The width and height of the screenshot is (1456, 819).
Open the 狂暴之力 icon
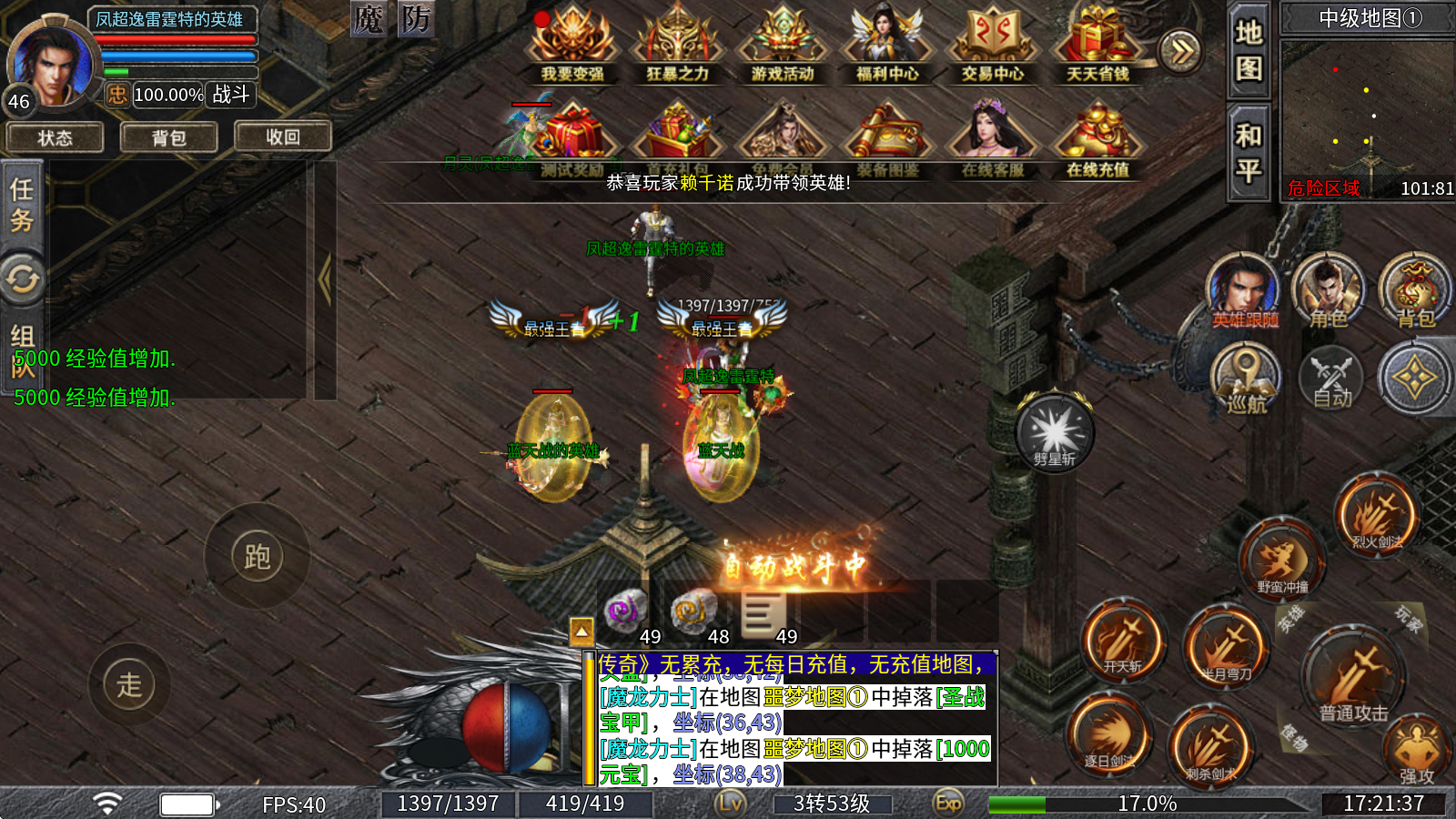tap(677, 45)
